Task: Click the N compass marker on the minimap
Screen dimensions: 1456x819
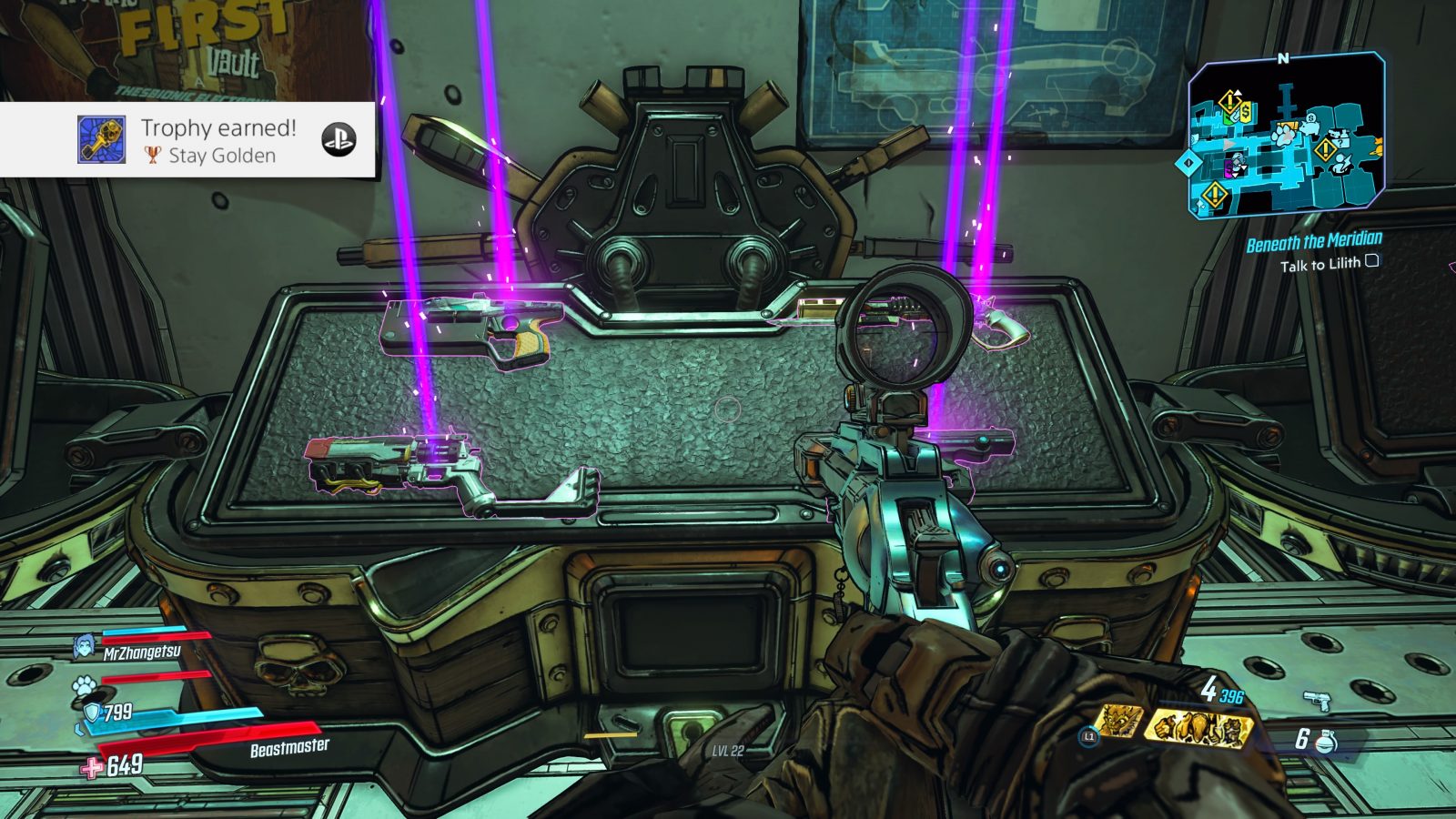Action: pyautogui.click(x=1282, y=59)
